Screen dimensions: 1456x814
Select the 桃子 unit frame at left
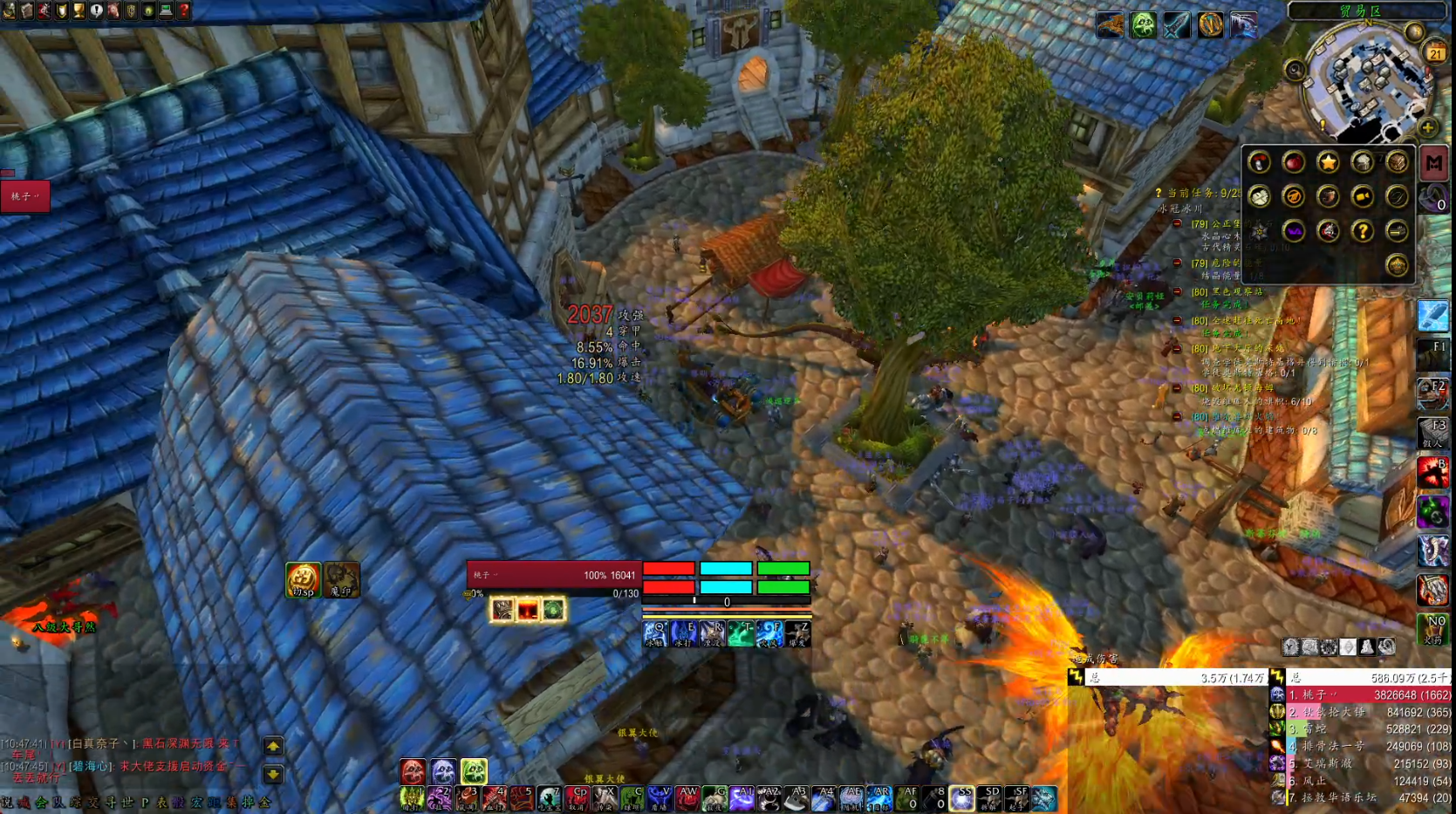coord(25,196)
